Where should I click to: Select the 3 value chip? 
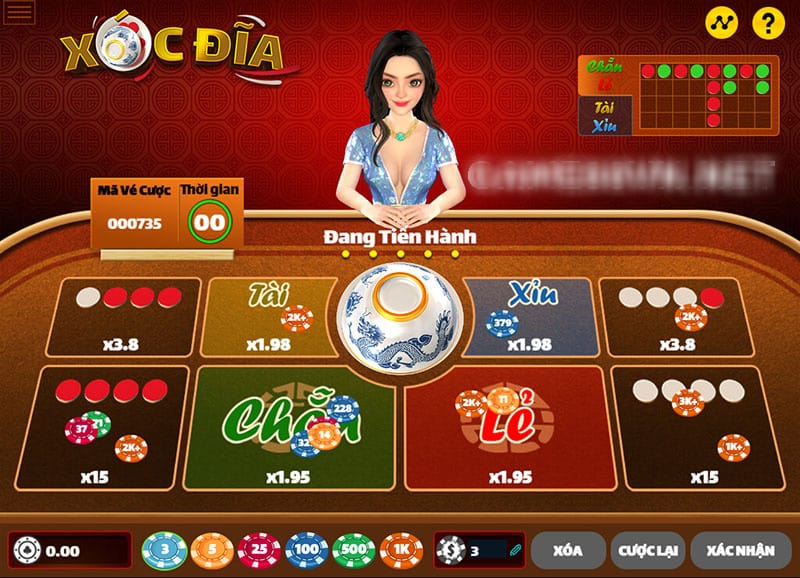coord(164,550)
